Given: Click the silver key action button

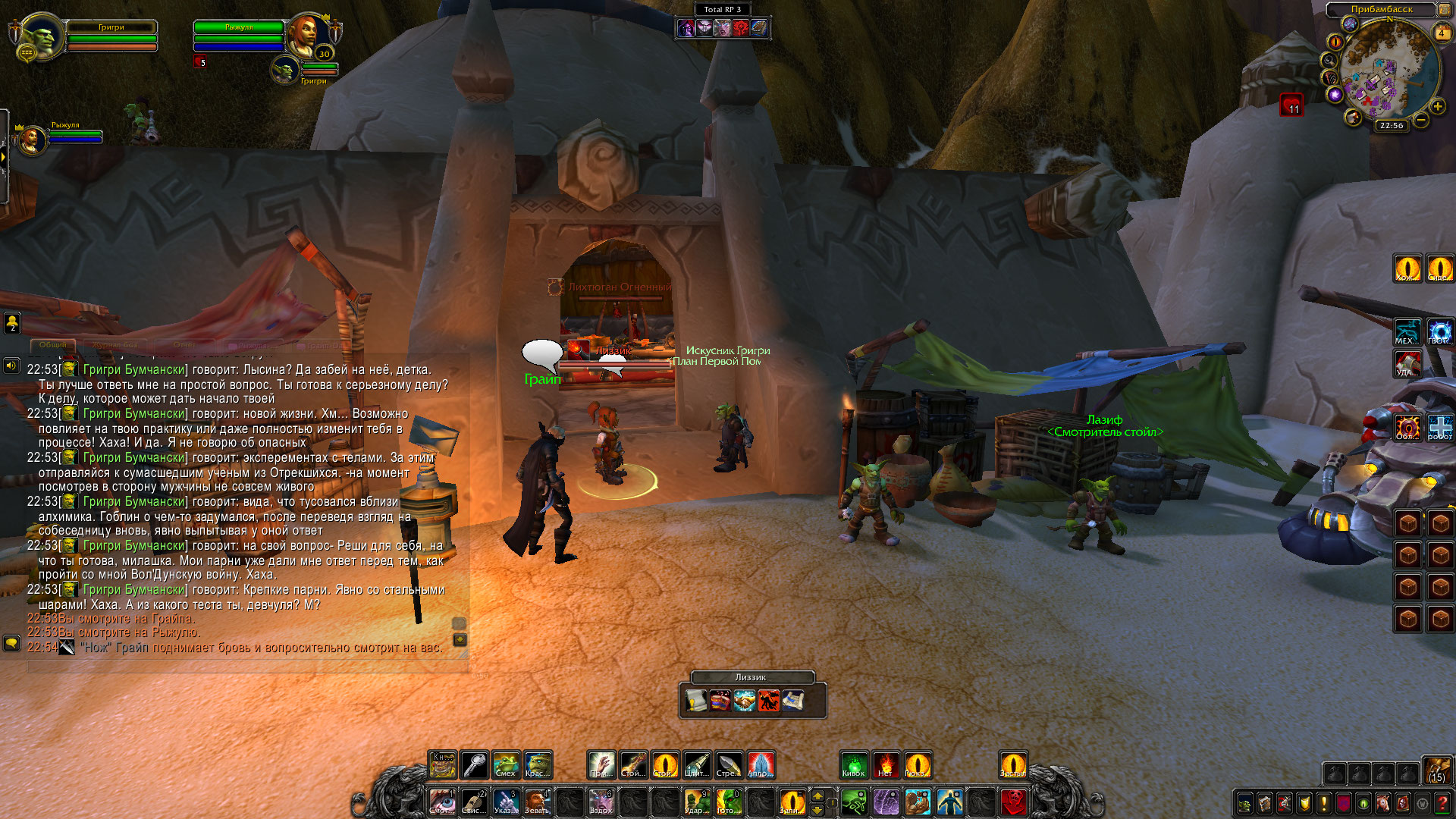Looking at the screenshot, I should pyautogui.click(x=475, y=764).
